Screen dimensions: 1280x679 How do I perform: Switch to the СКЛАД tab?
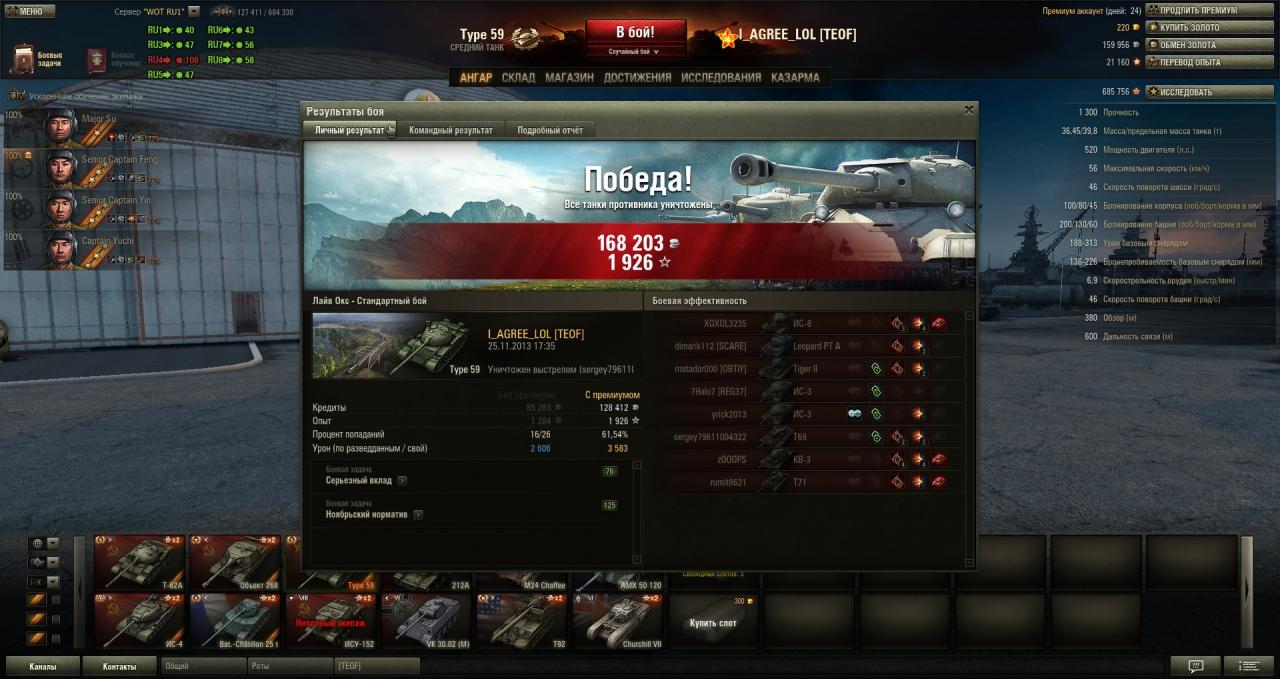click(x=518, y=77)
